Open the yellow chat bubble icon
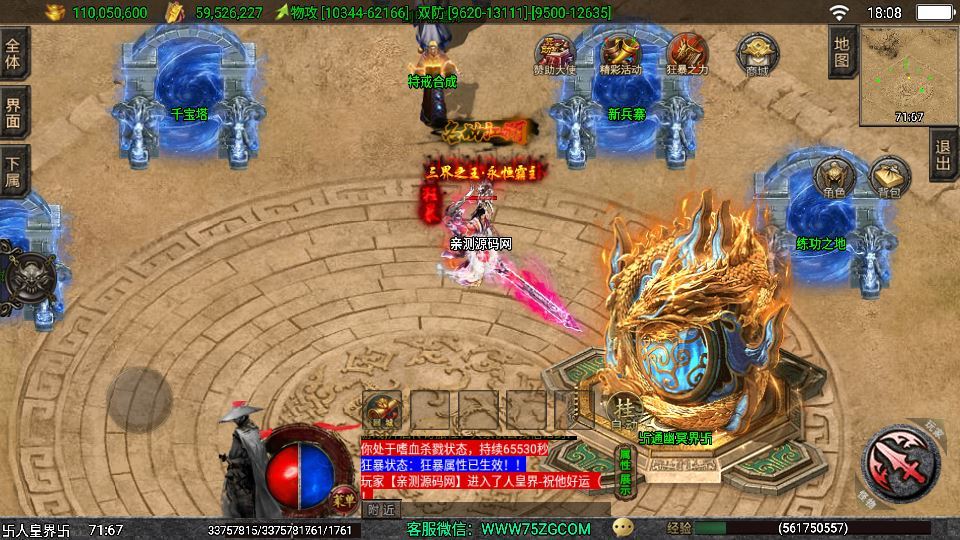 click(x=624, y=527)
